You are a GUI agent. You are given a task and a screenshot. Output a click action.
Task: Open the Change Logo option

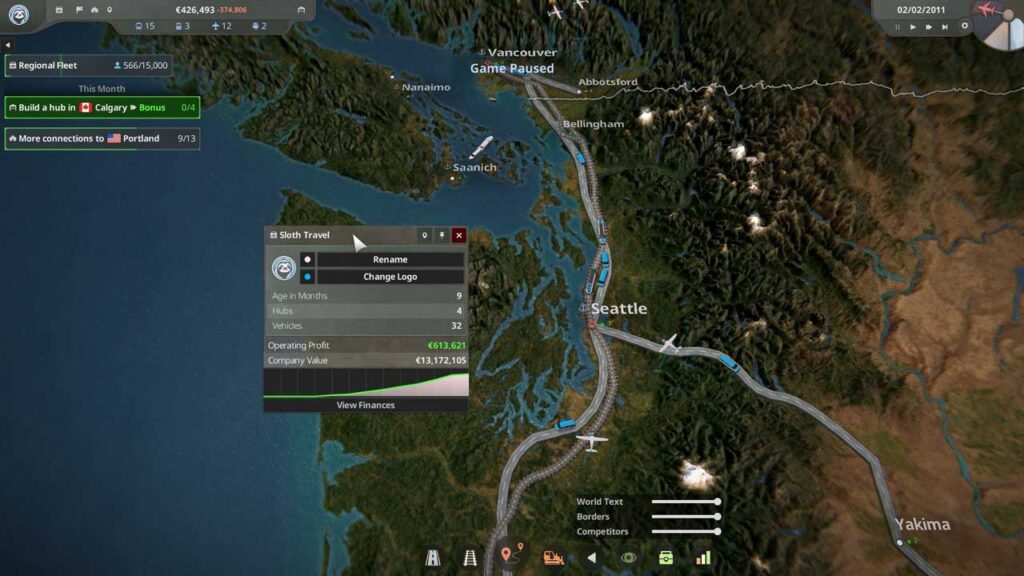tap(390, 277)
